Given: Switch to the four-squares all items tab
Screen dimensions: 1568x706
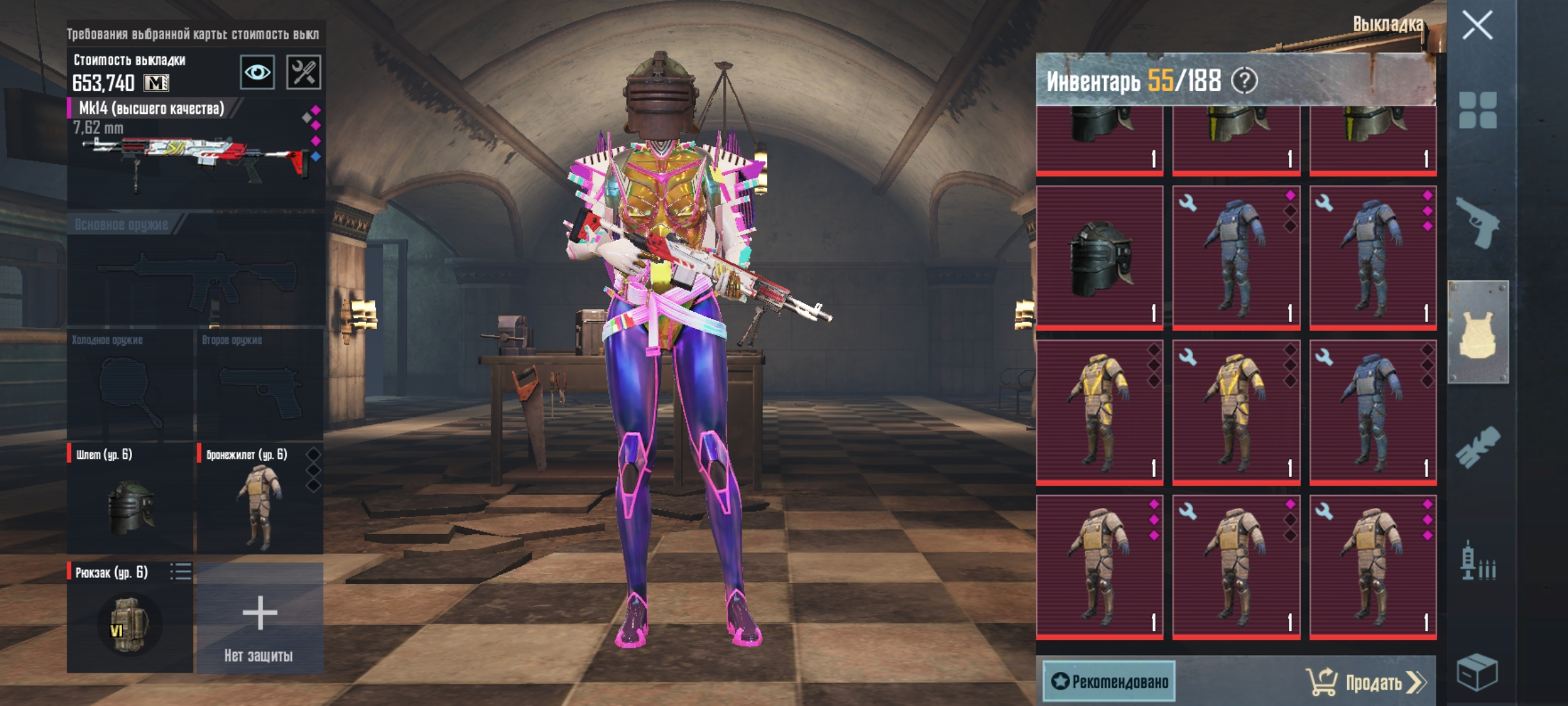Looking at the screenshot, I should [x=1478, y=110].
